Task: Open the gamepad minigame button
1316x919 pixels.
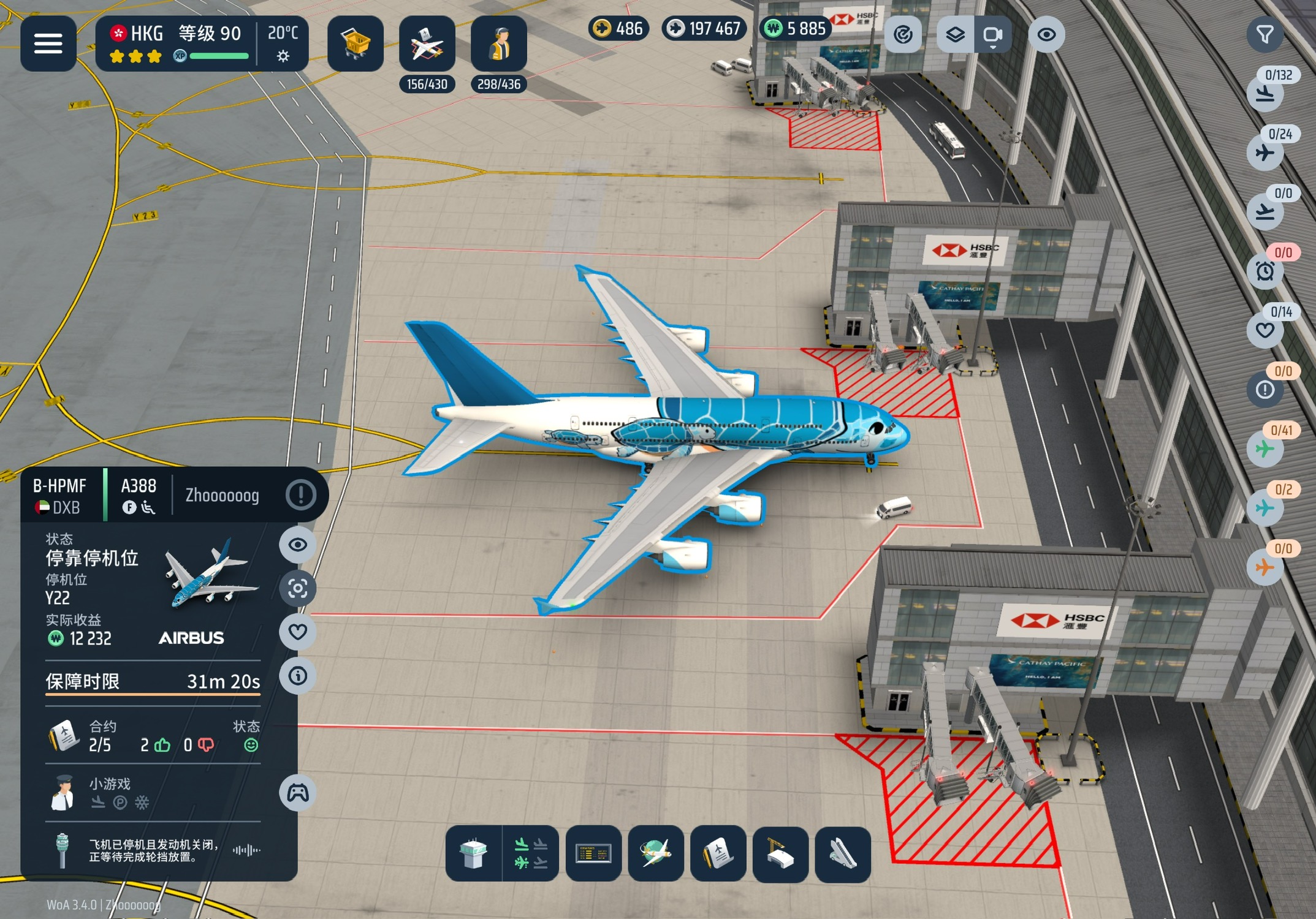Action: [x=298, y=793]
